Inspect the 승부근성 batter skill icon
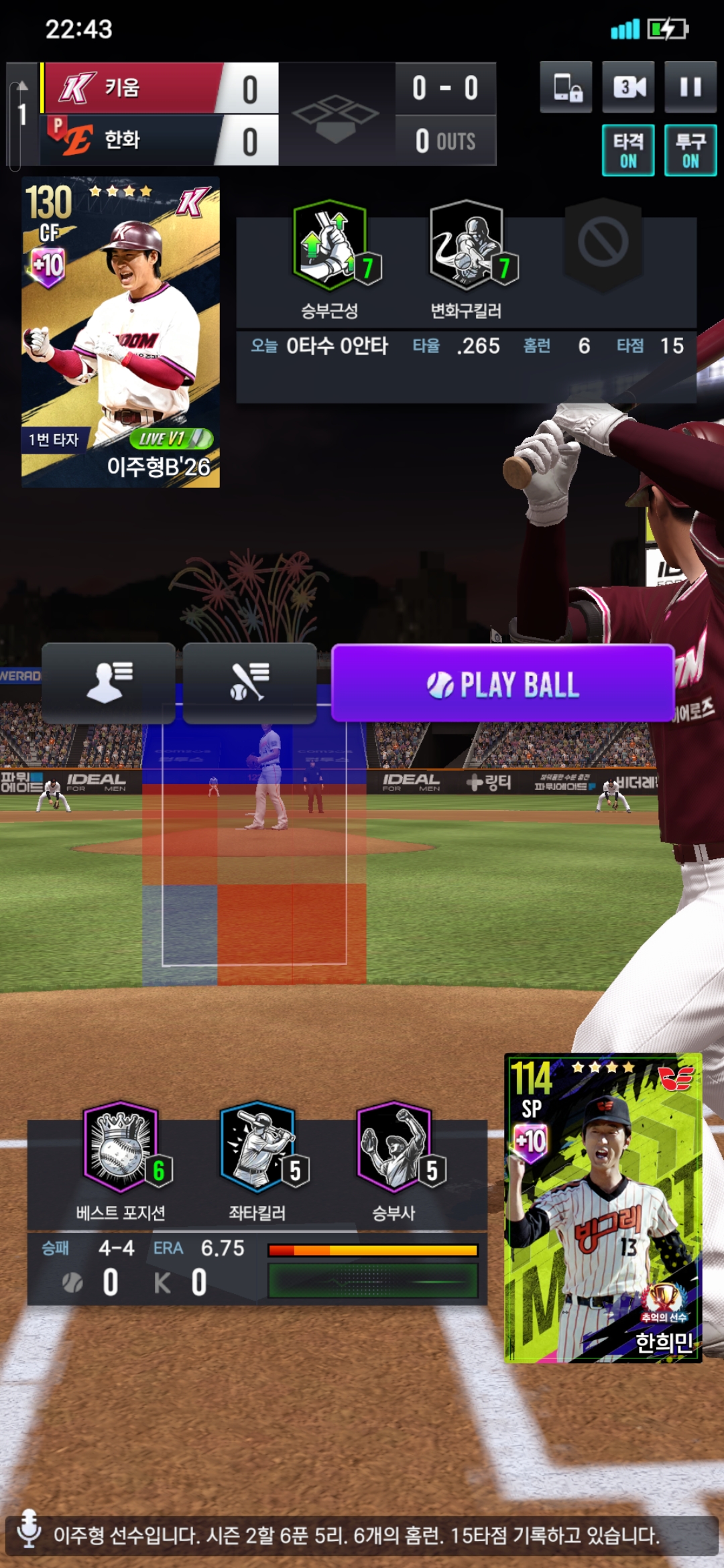The height and width of the screenshot is (1568, 724). pyautogui.click(x=330, y=246)
